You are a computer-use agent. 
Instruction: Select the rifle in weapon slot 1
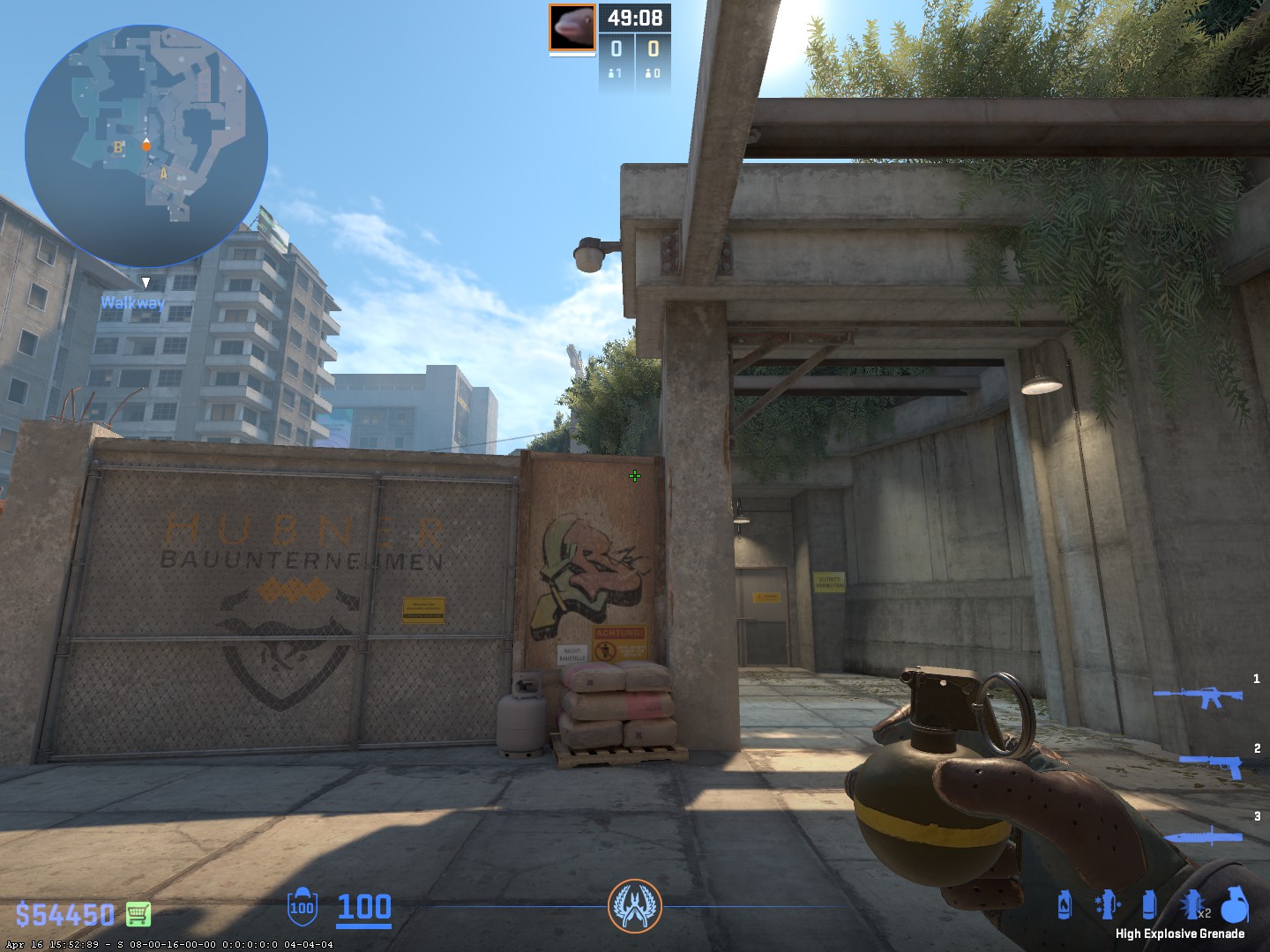click(1199, 697)
